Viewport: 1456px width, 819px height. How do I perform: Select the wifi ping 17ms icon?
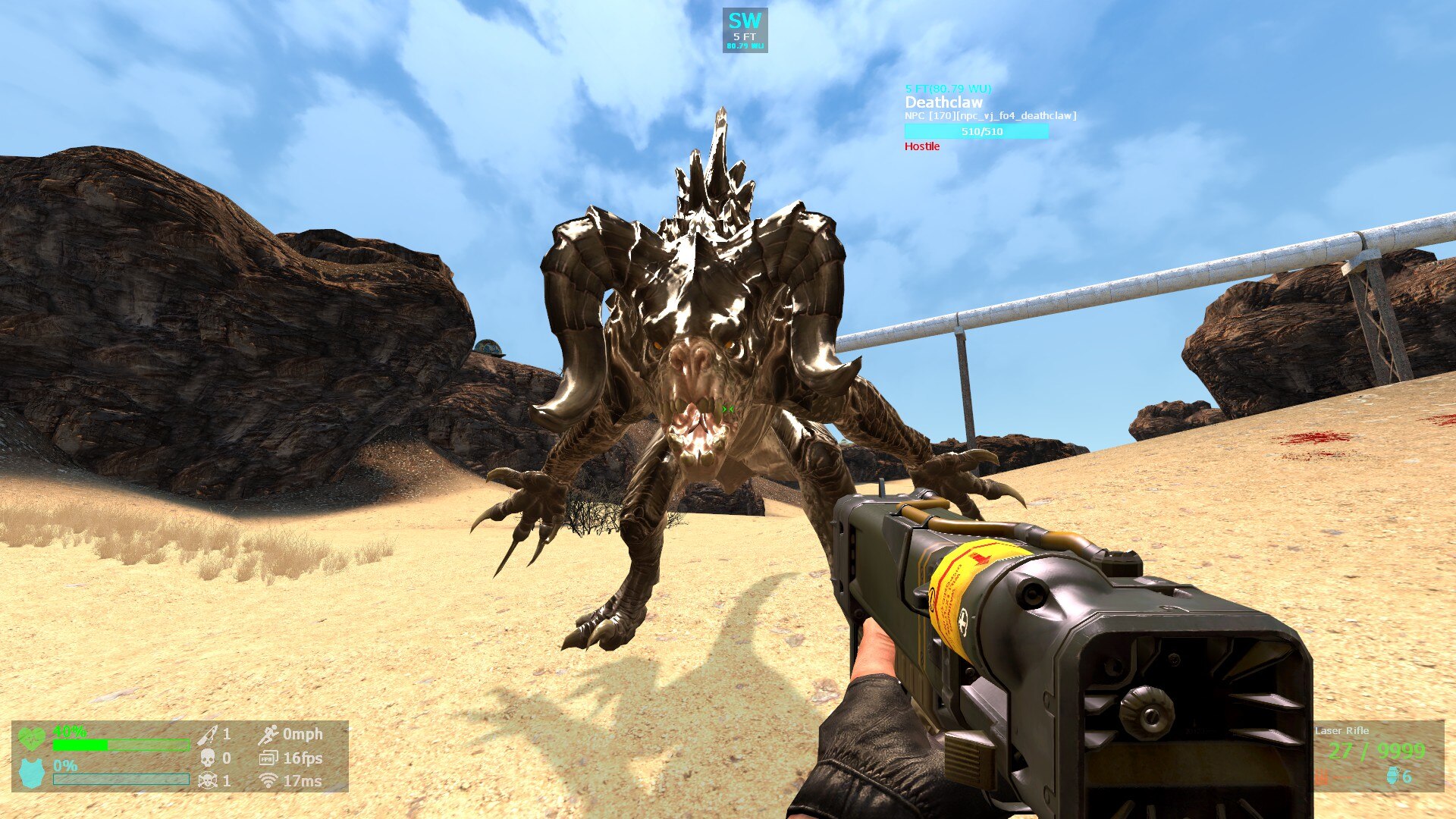(x=268, y=780)
